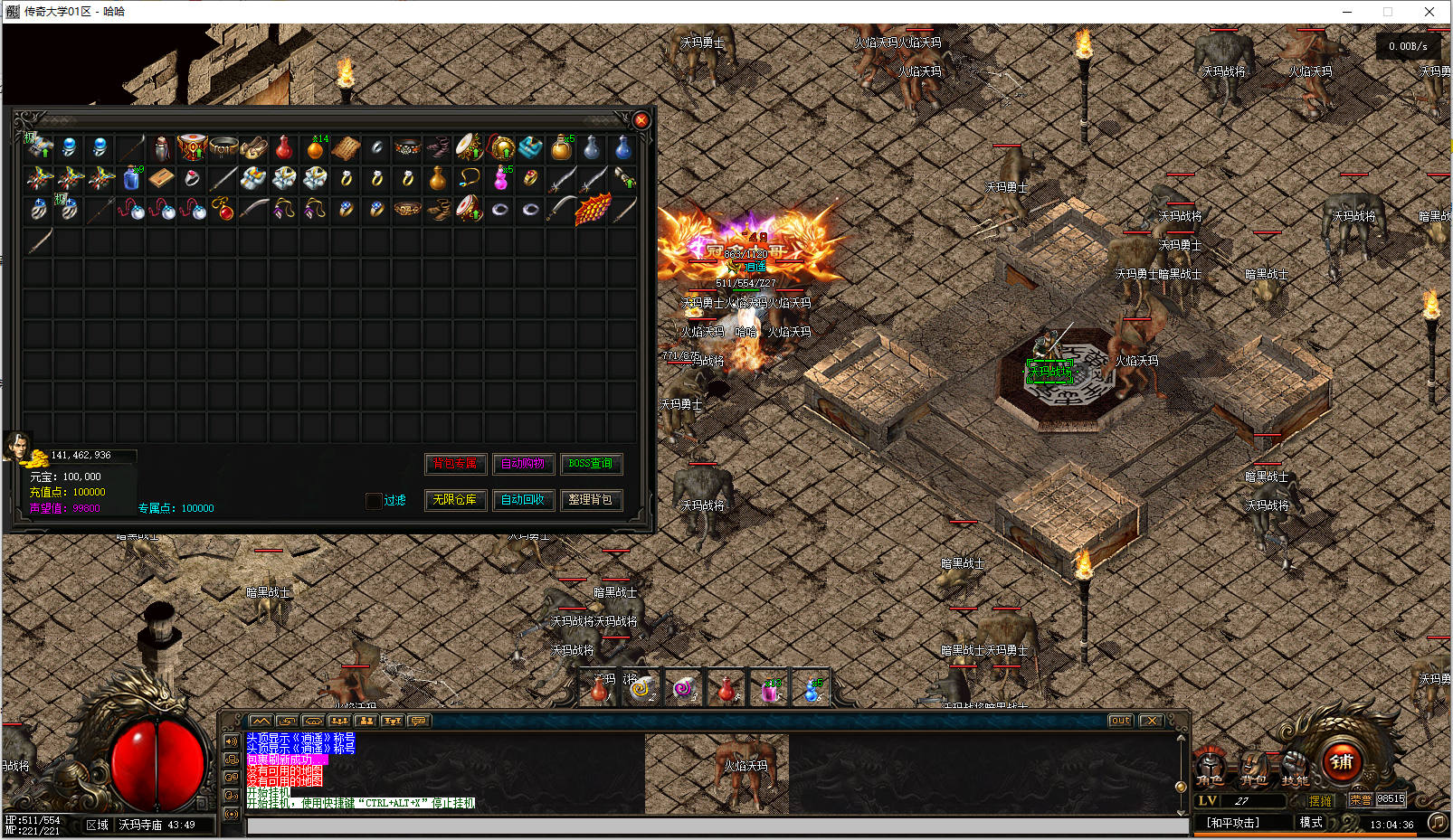Viewport: 1453px width, 840px height.
Task: Select the pink gourd potion stack x5
Action: [x=500, y=178]
